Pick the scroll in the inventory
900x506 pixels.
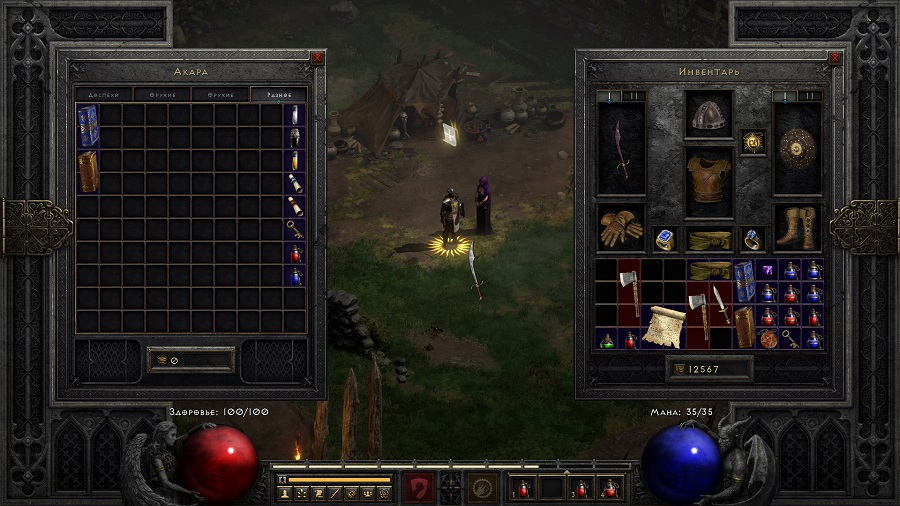[x=662, y=325]
